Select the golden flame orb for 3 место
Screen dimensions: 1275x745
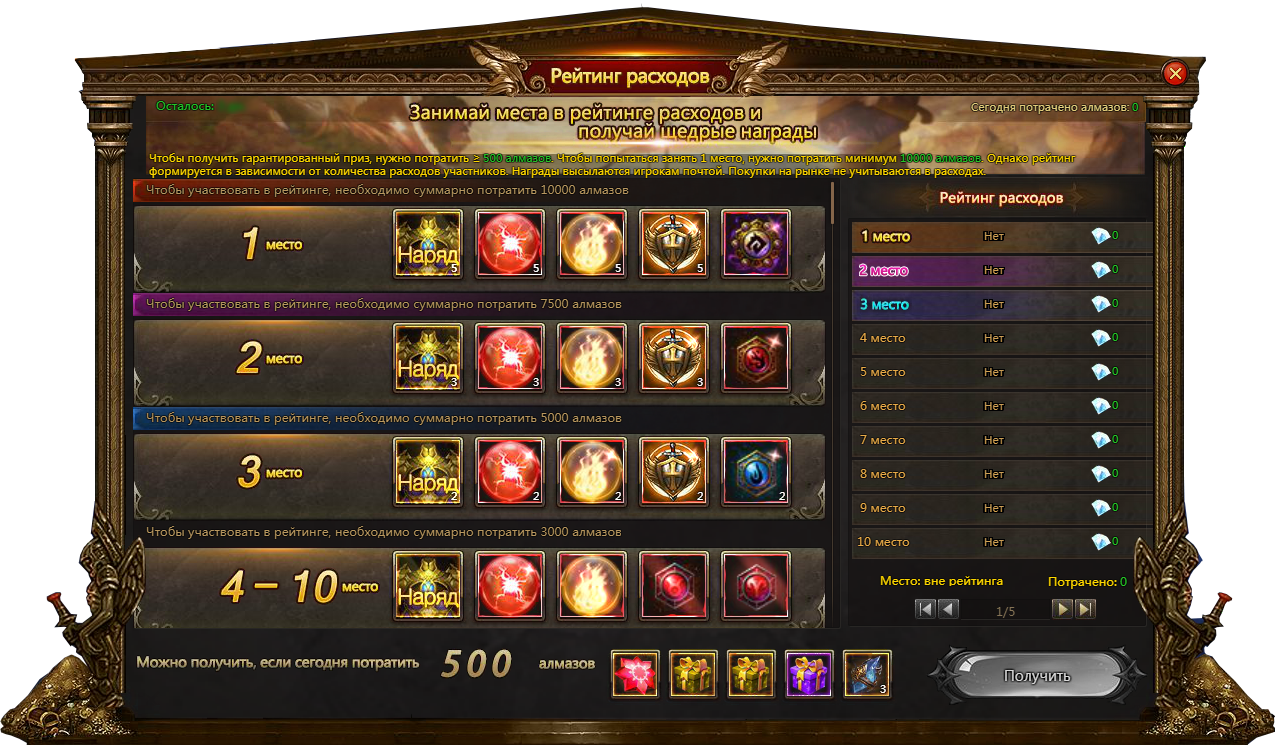coord(592,472)
